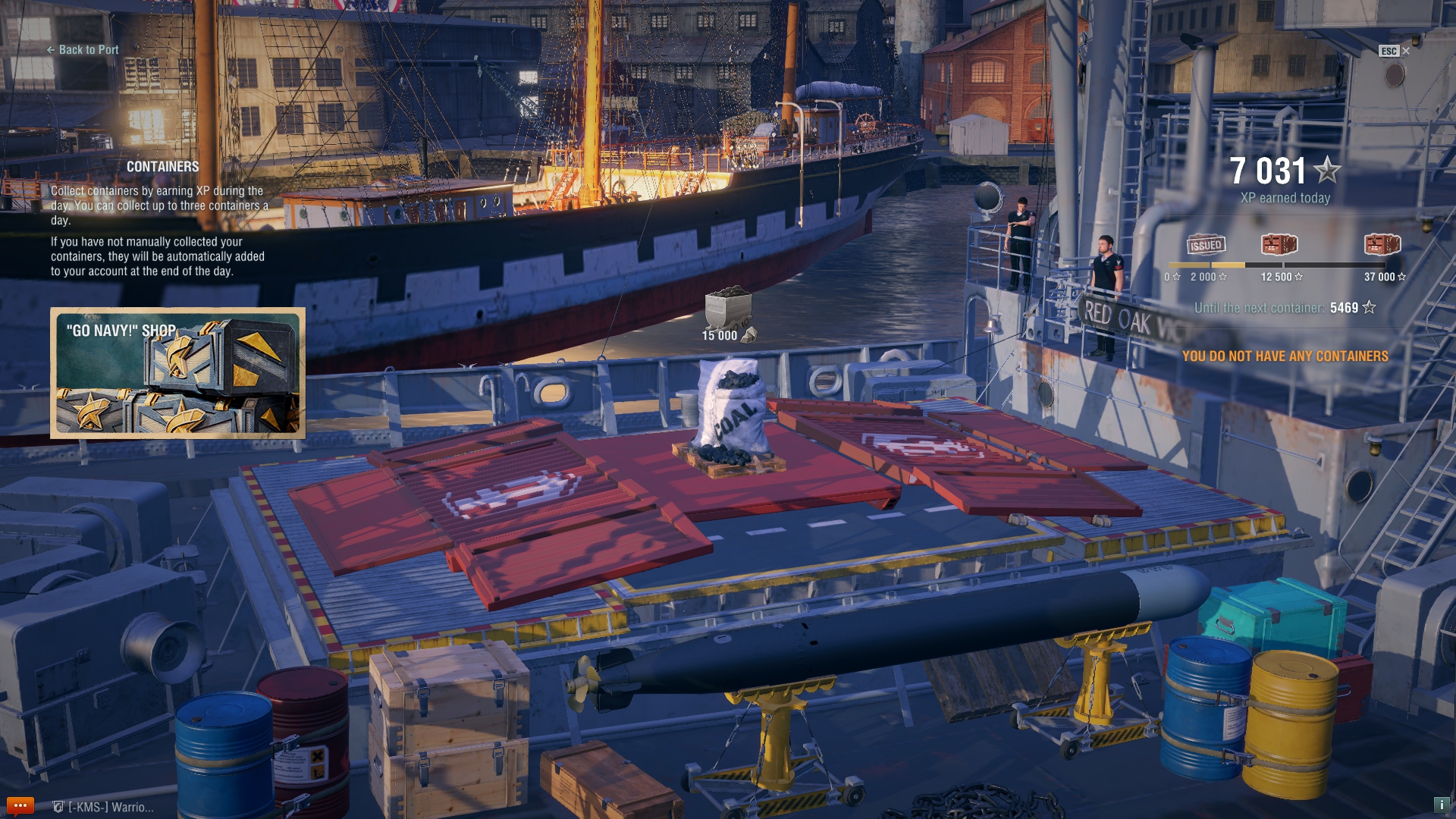Click the ISSUED container stamp

[x=1206, y=245]
